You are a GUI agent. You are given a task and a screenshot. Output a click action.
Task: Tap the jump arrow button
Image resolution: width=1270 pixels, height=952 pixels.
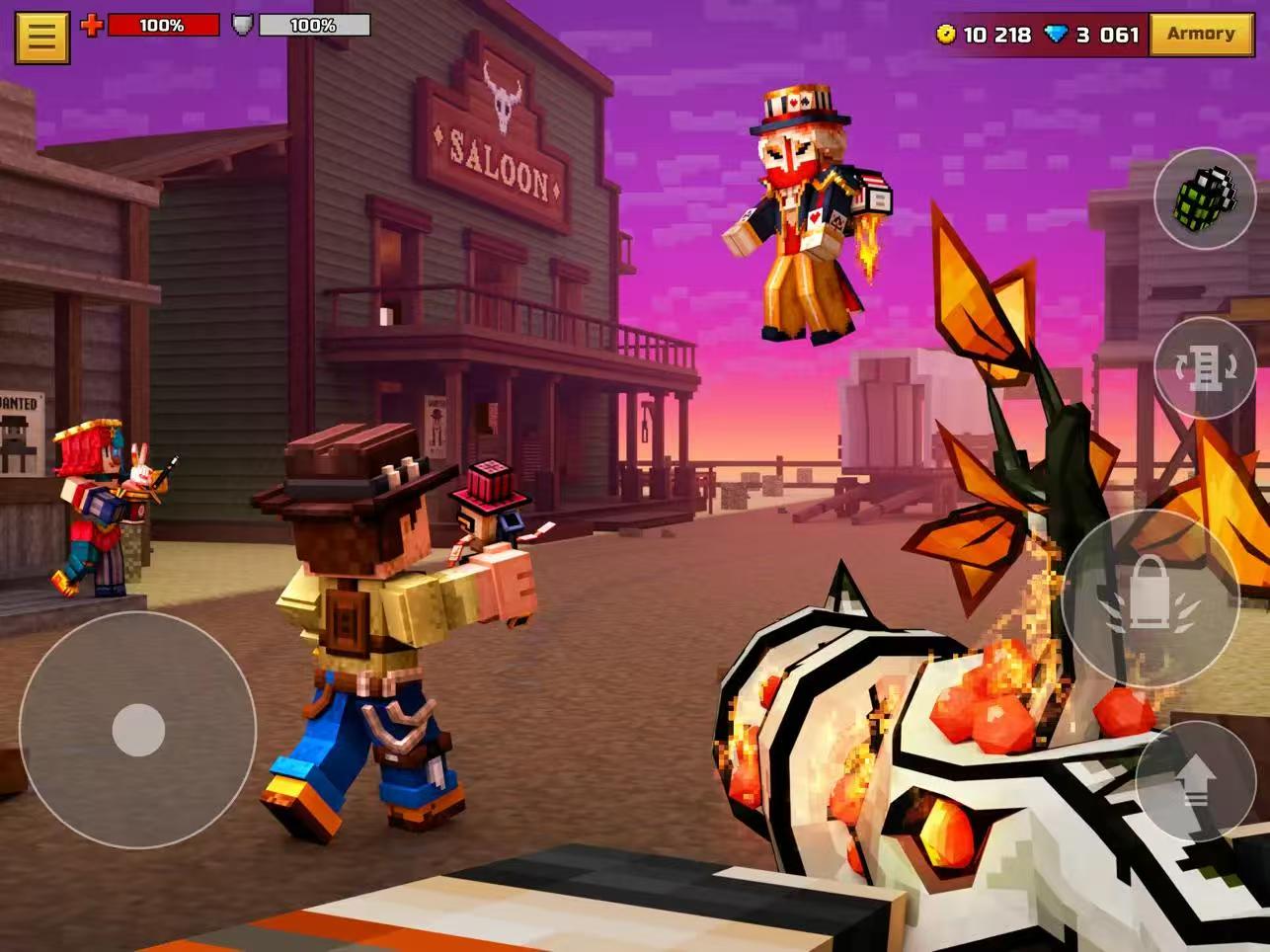pos(1195,782)
